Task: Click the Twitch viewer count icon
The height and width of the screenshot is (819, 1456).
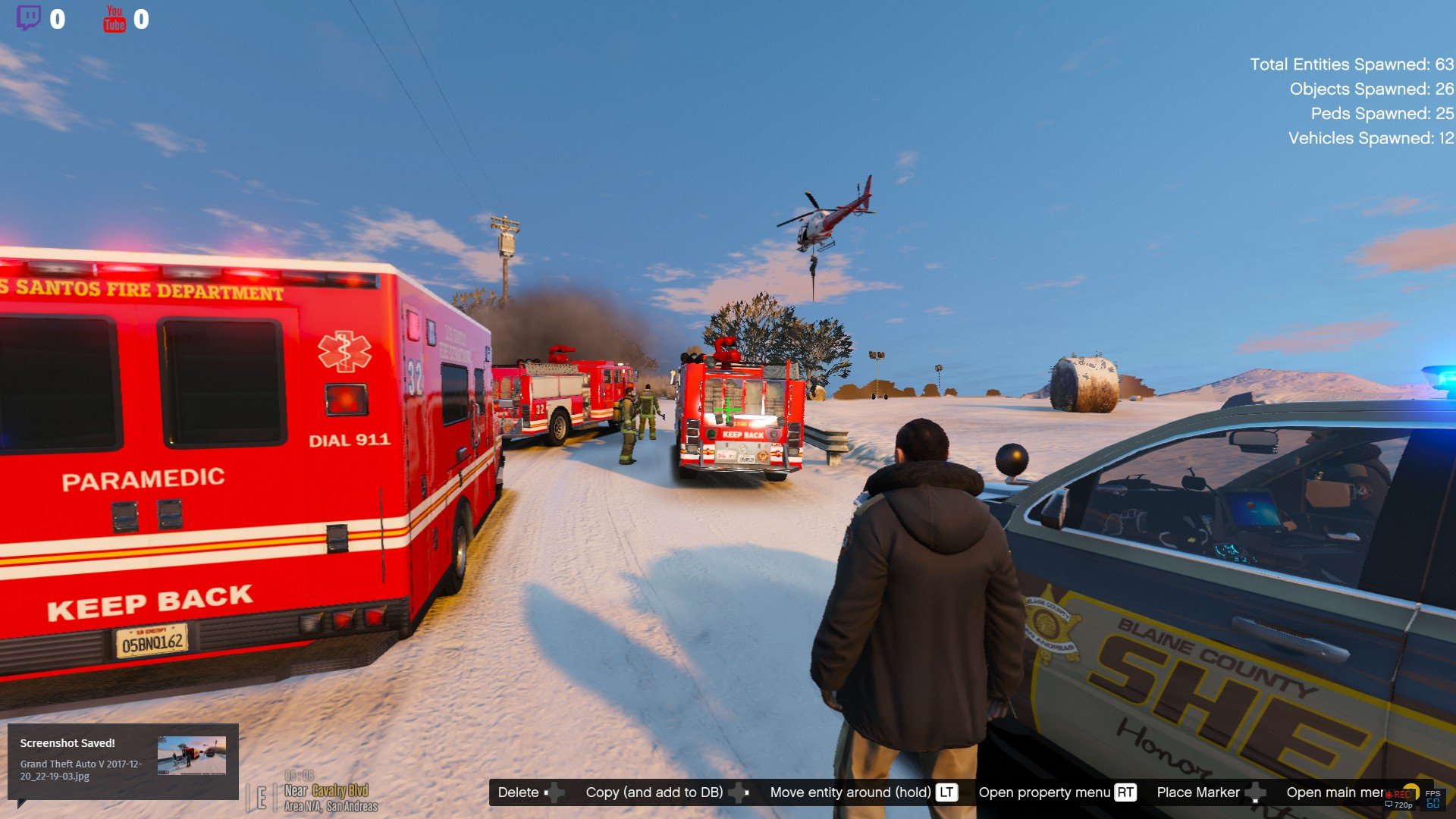Action: (29, 18)
